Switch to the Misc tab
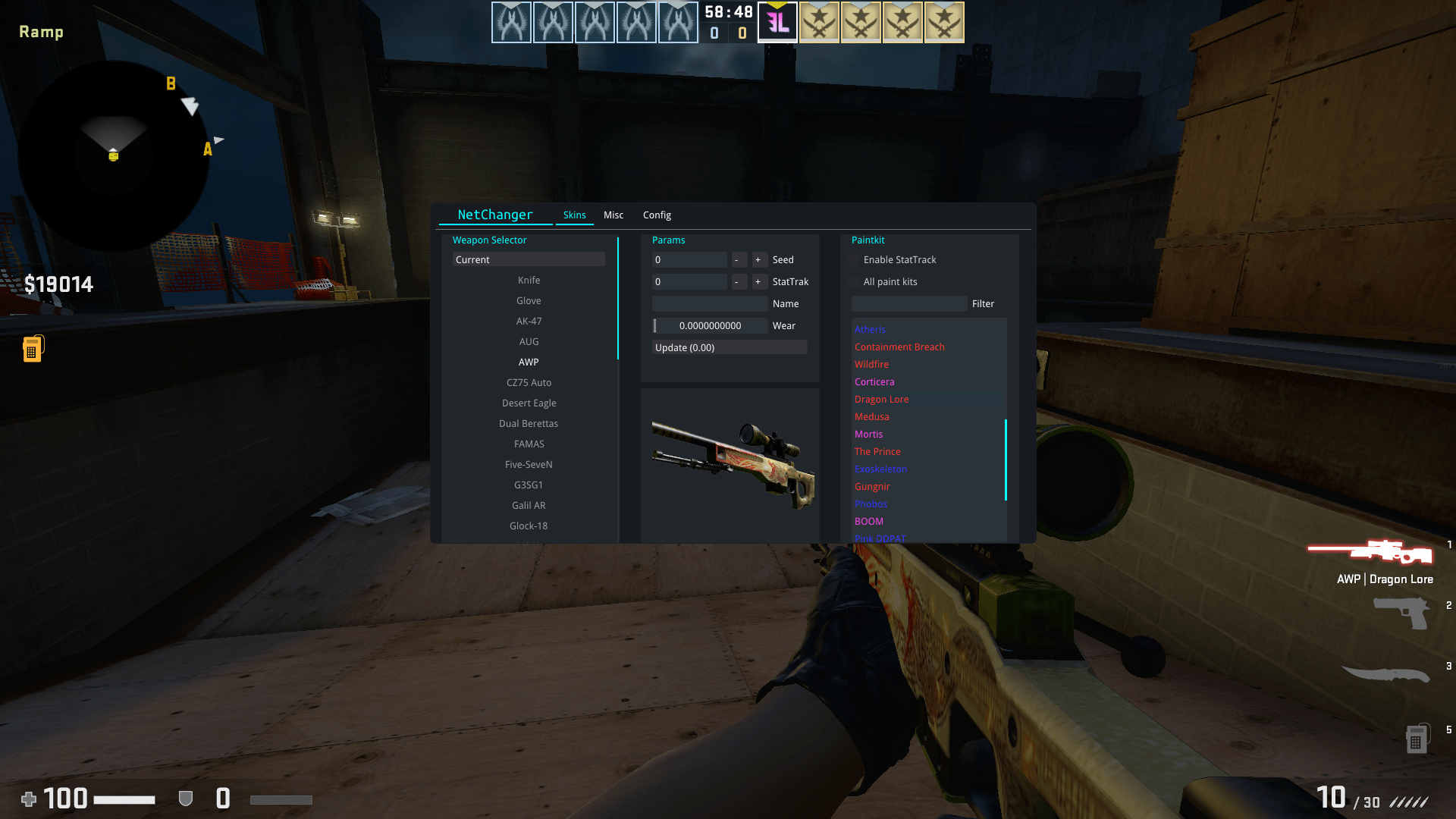 [613, 215]
